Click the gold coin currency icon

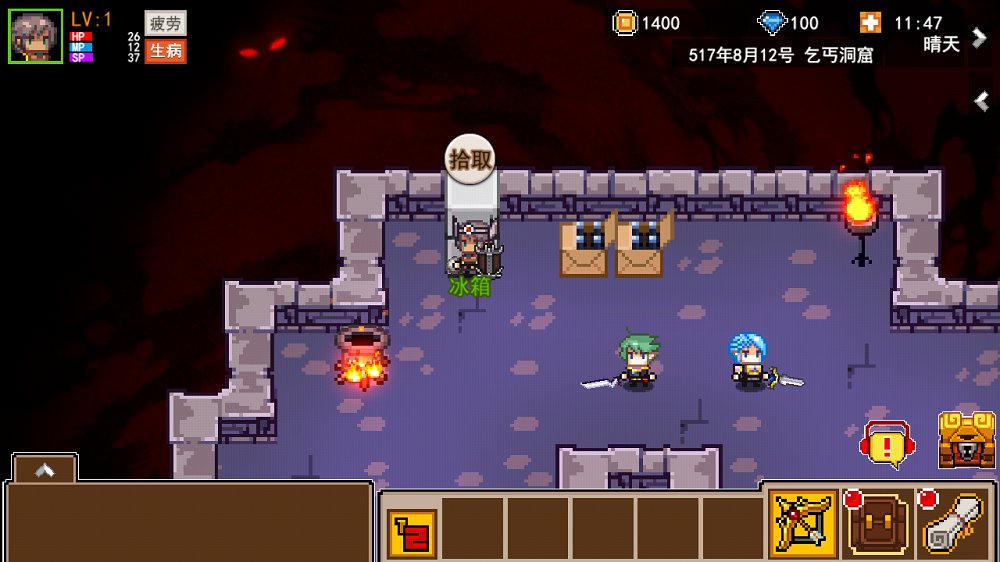coord(625,23)
